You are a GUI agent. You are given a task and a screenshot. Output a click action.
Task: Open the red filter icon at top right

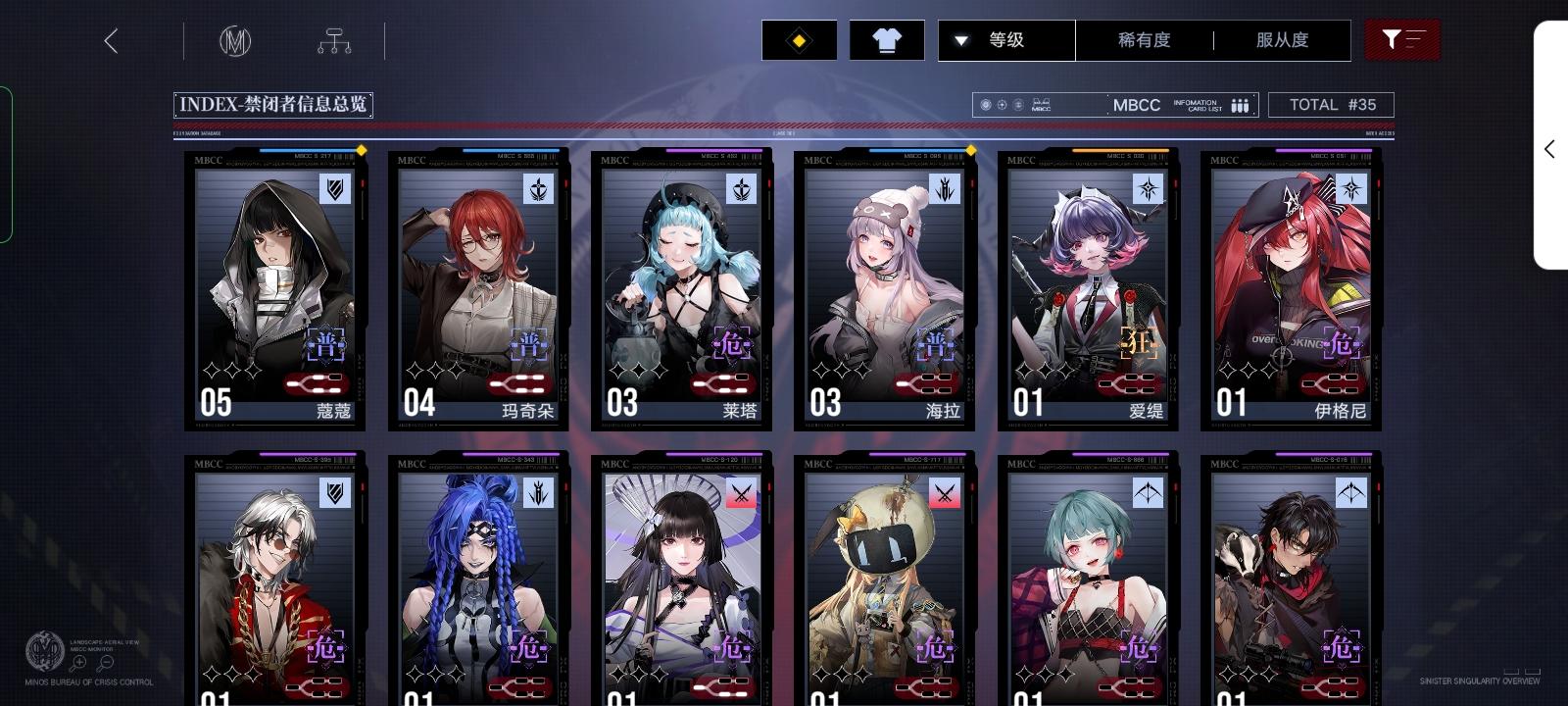(1402, 40)
